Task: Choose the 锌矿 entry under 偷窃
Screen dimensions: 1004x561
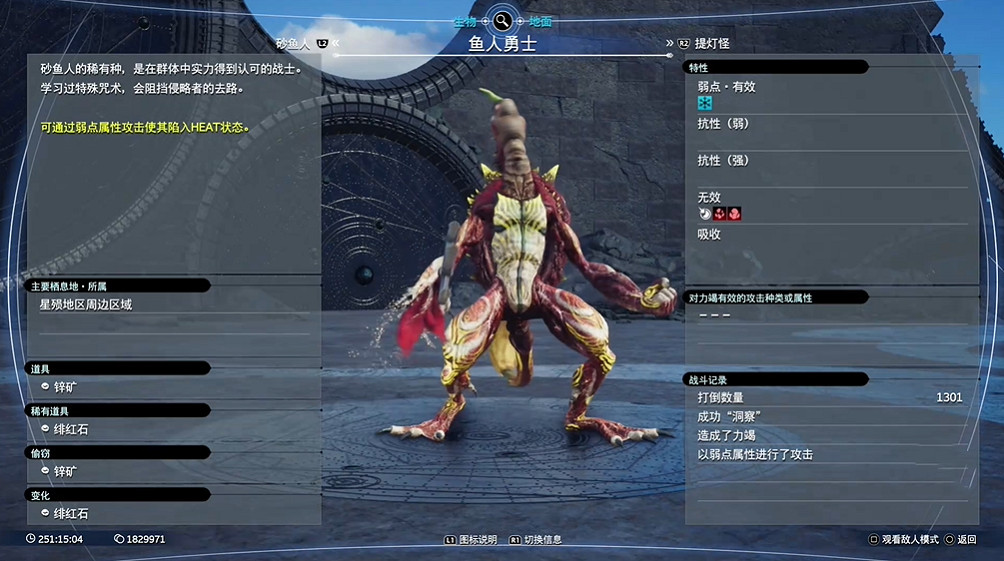Action: click(x=65, y=471)
